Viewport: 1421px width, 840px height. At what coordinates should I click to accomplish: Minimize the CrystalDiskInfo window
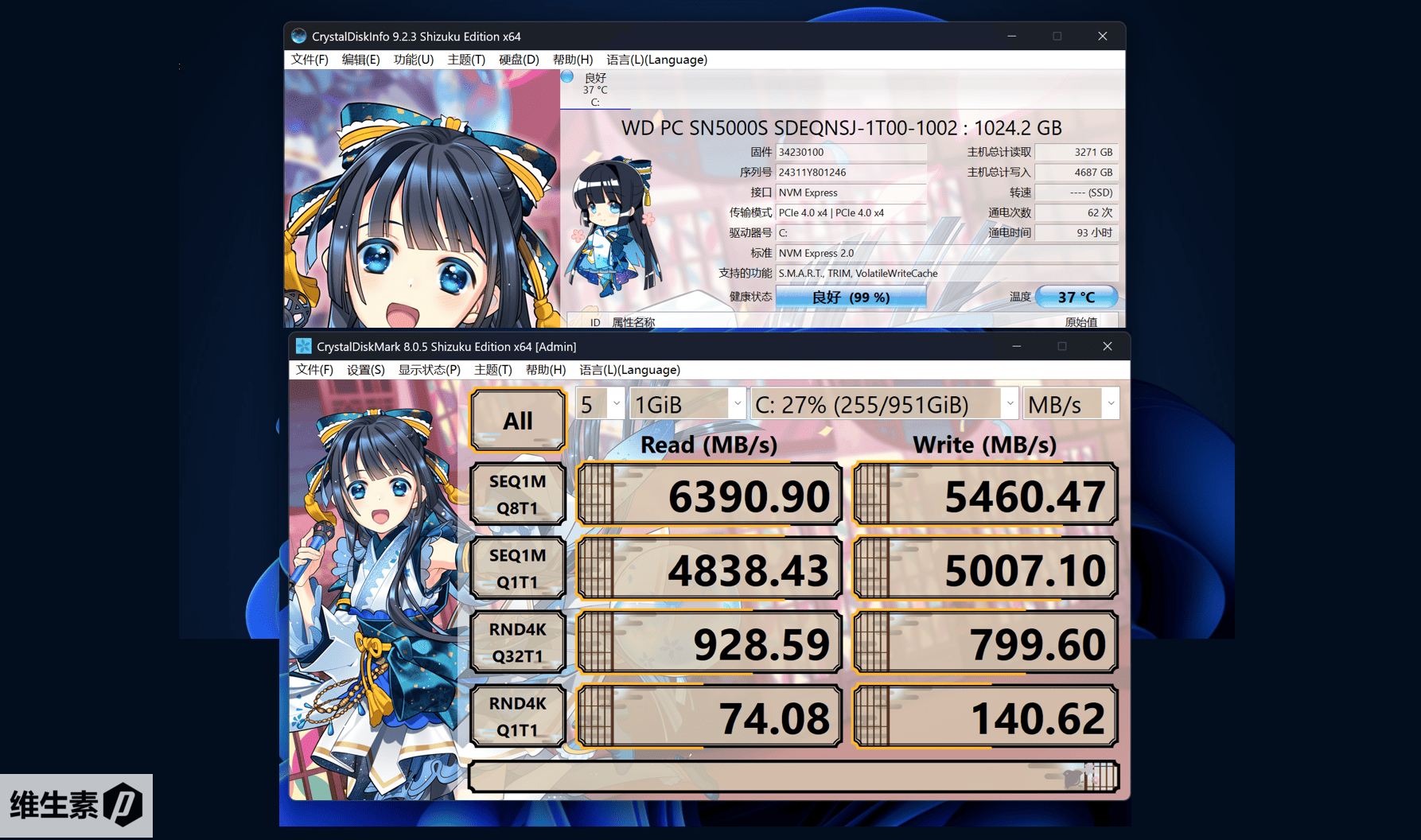(x=1012, y=36)
